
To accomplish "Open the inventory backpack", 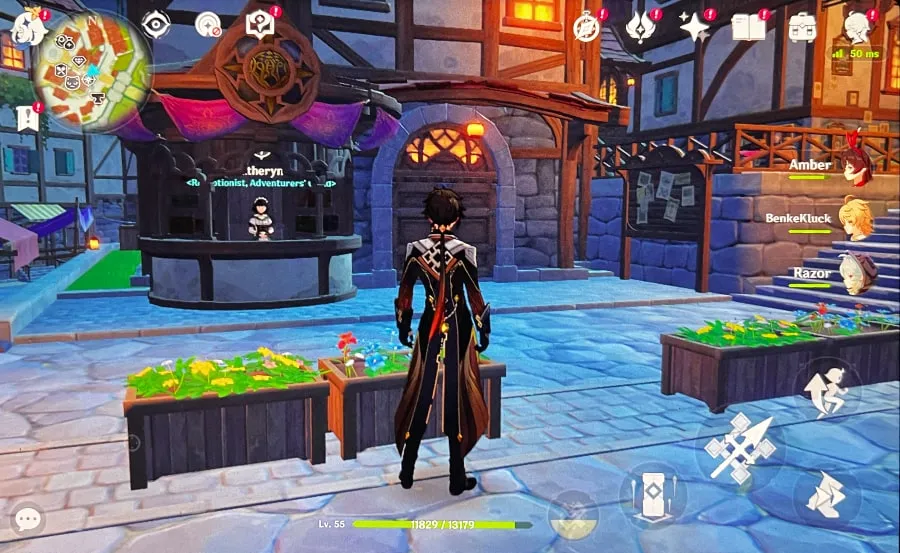I will [802, 26].
